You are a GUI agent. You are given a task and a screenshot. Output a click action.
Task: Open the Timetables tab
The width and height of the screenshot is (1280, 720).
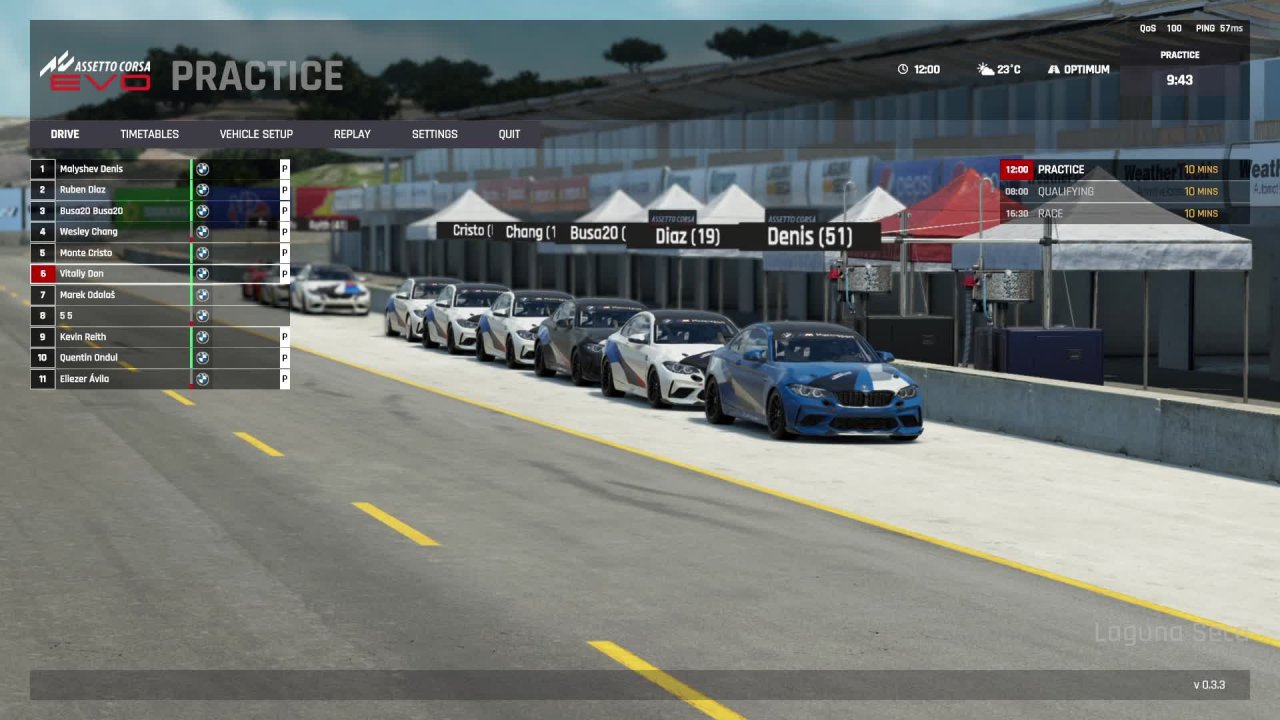(x=149, y=134)
